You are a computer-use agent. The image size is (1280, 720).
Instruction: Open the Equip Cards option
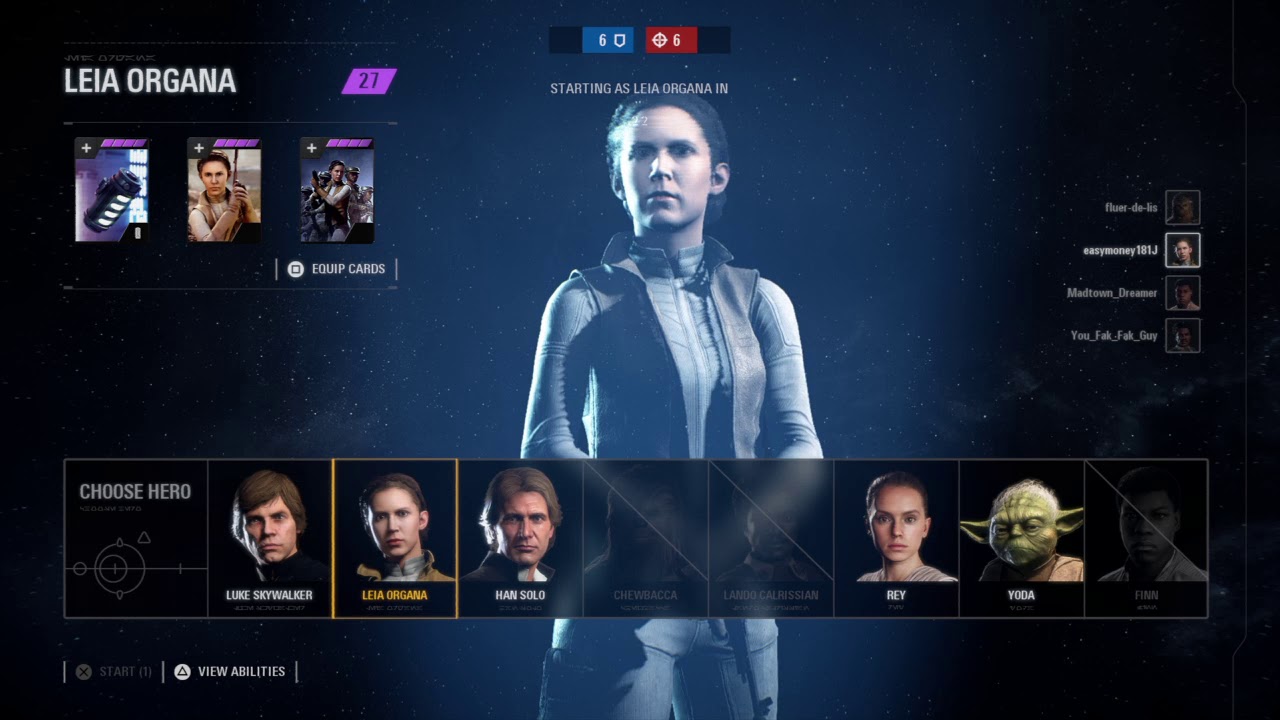[337, 269]
